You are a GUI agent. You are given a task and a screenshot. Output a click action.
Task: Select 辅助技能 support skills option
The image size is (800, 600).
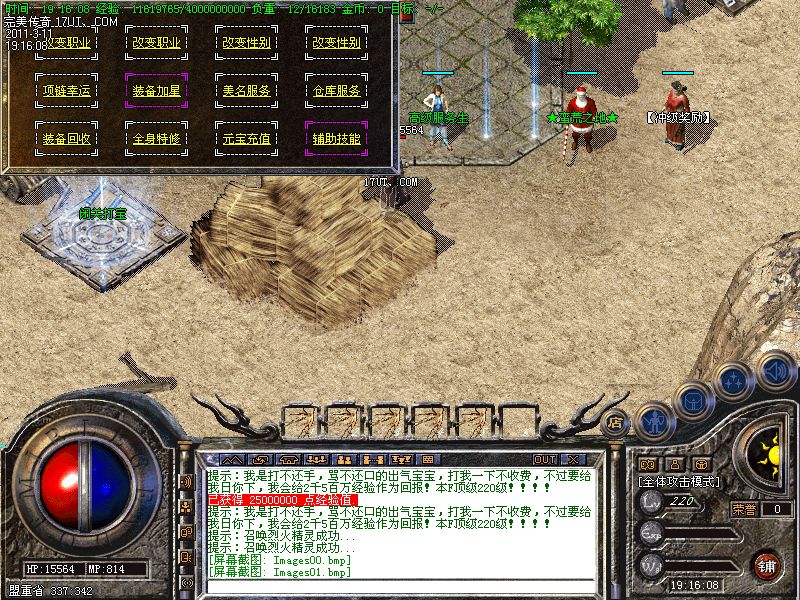click(x=336, y=139)
